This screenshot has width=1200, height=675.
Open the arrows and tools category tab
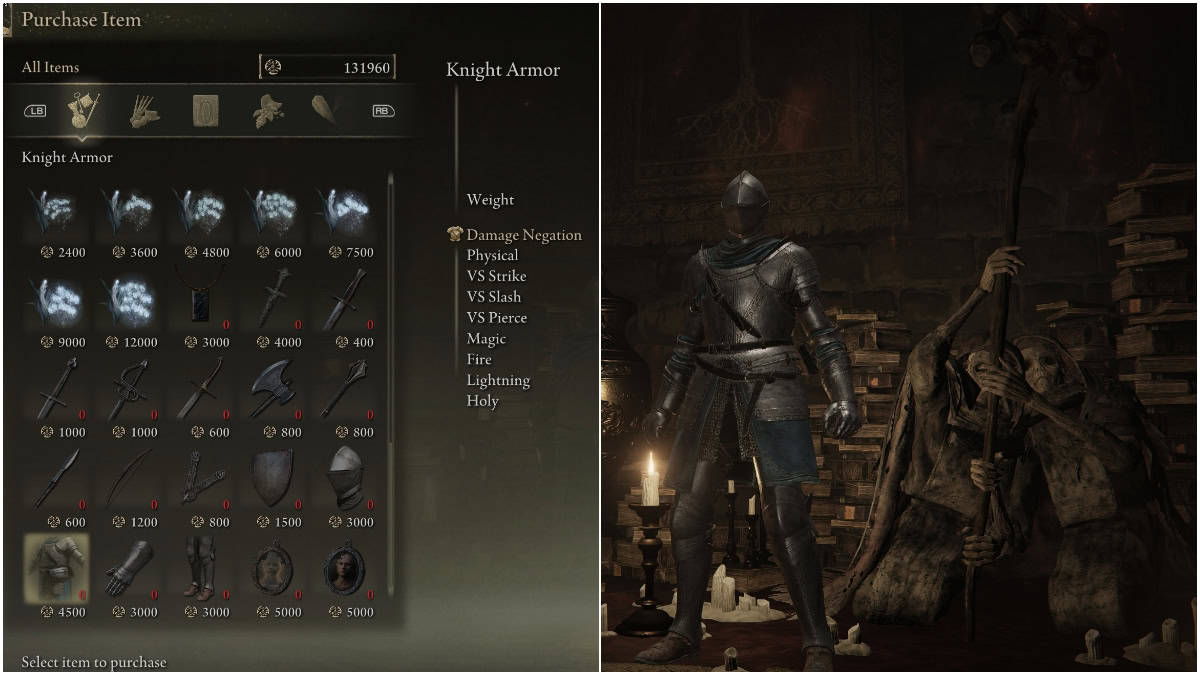(x=145, y=111)
